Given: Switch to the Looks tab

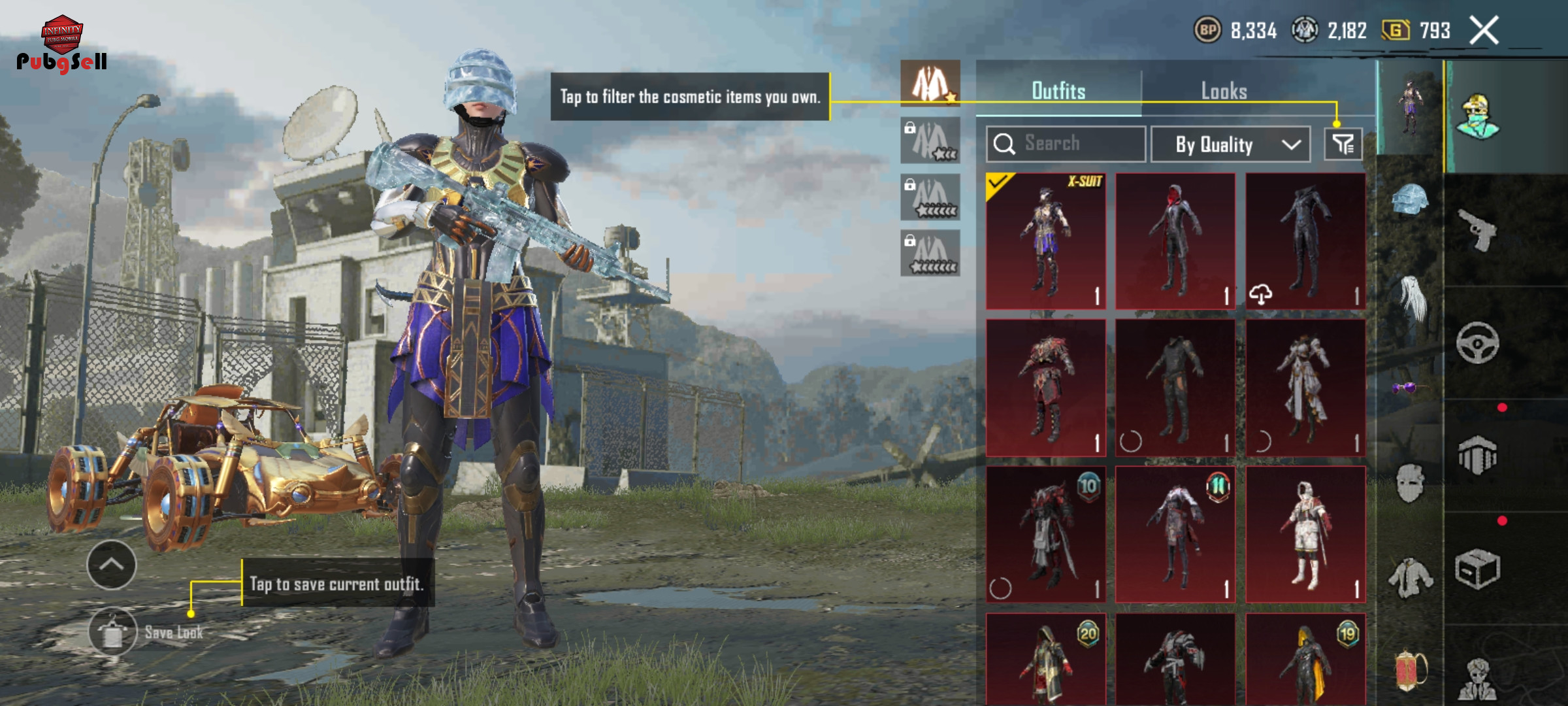Looking at the screenshot, I should pos(1224,91).
